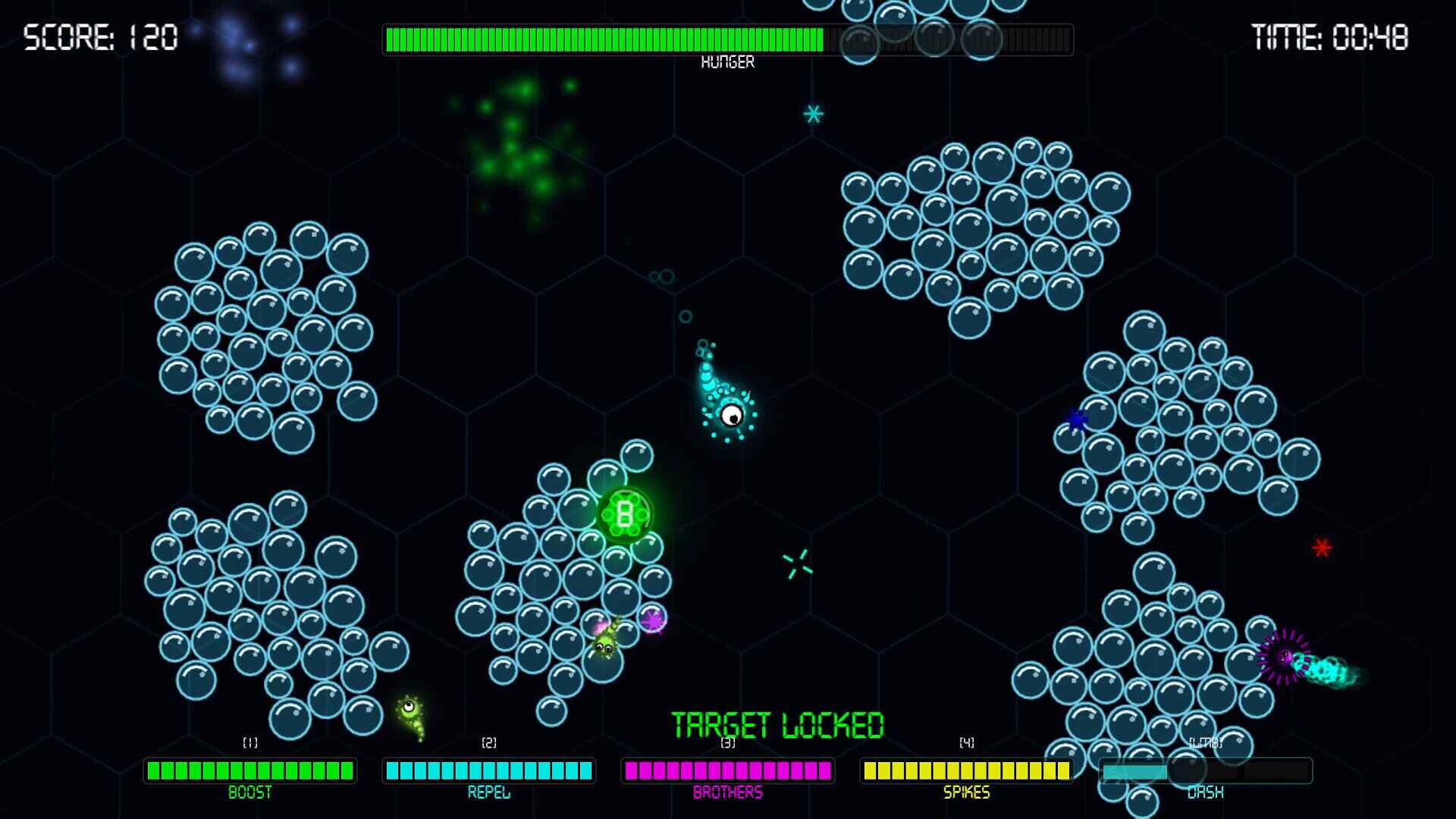Viewport: 1456px width, 819px height.
Task: Click the HUNGER label under the green bar
Action: point(730,61)
